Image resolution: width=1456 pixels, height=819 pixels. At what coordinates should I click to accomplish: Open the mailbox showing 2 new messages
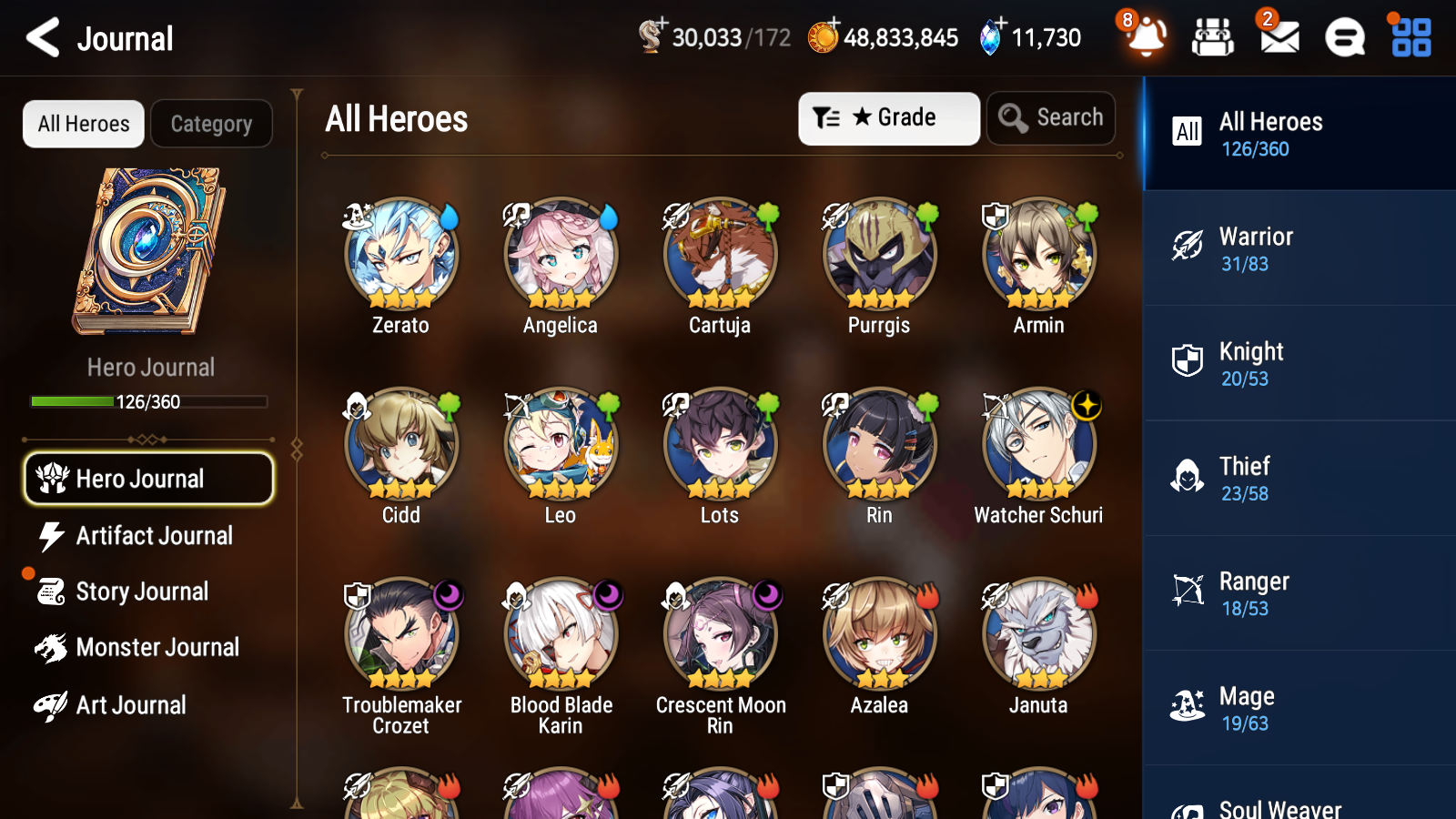click(x=1278, y=38)
